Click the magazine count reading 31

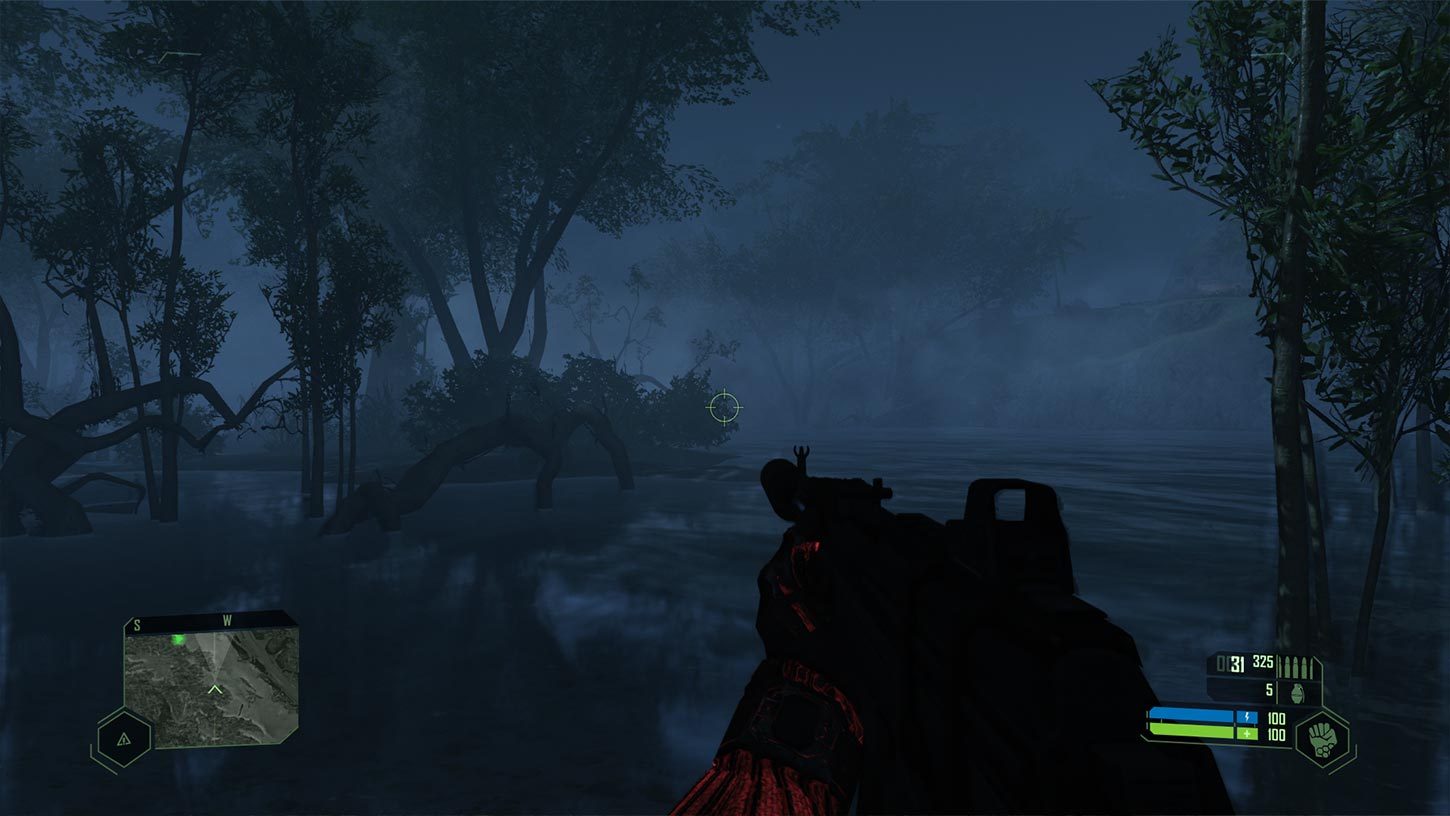pos(1237,663)
